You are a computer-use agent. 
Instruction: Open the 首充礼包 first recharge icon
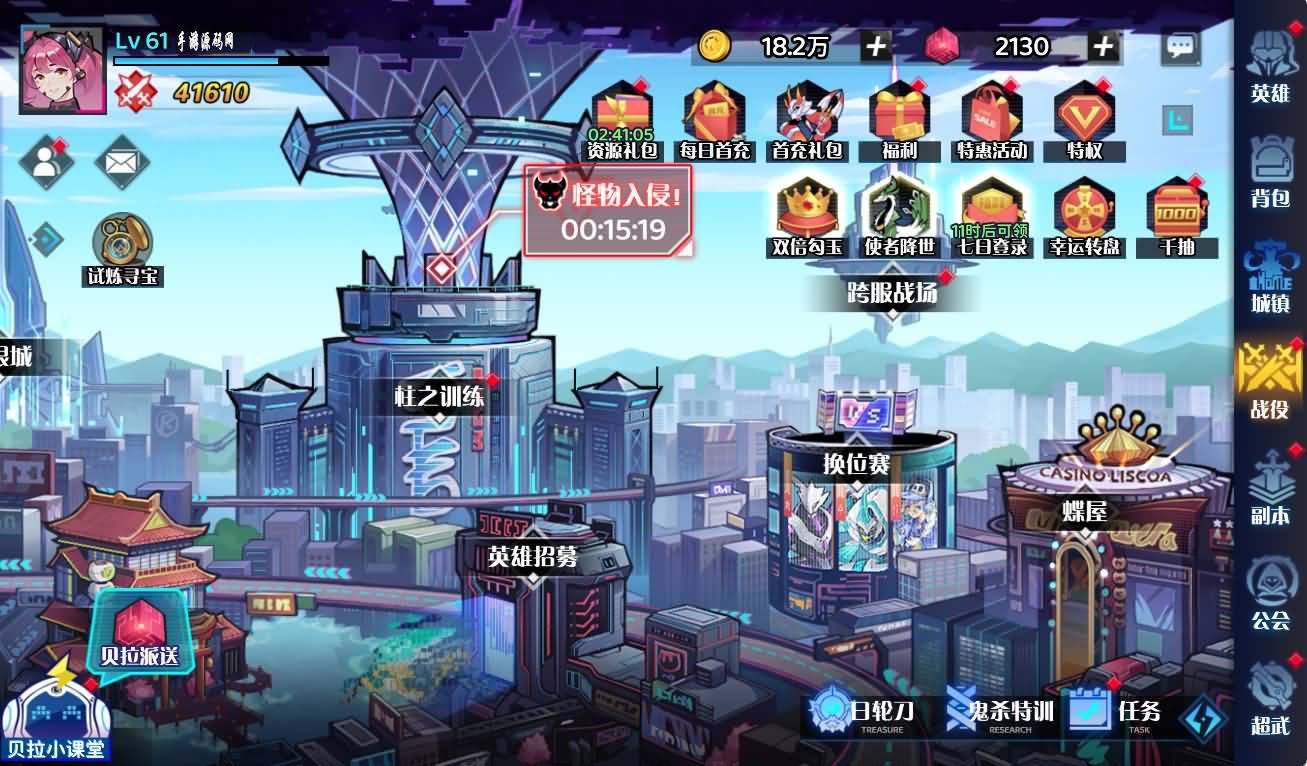click(x=805, y=112)
